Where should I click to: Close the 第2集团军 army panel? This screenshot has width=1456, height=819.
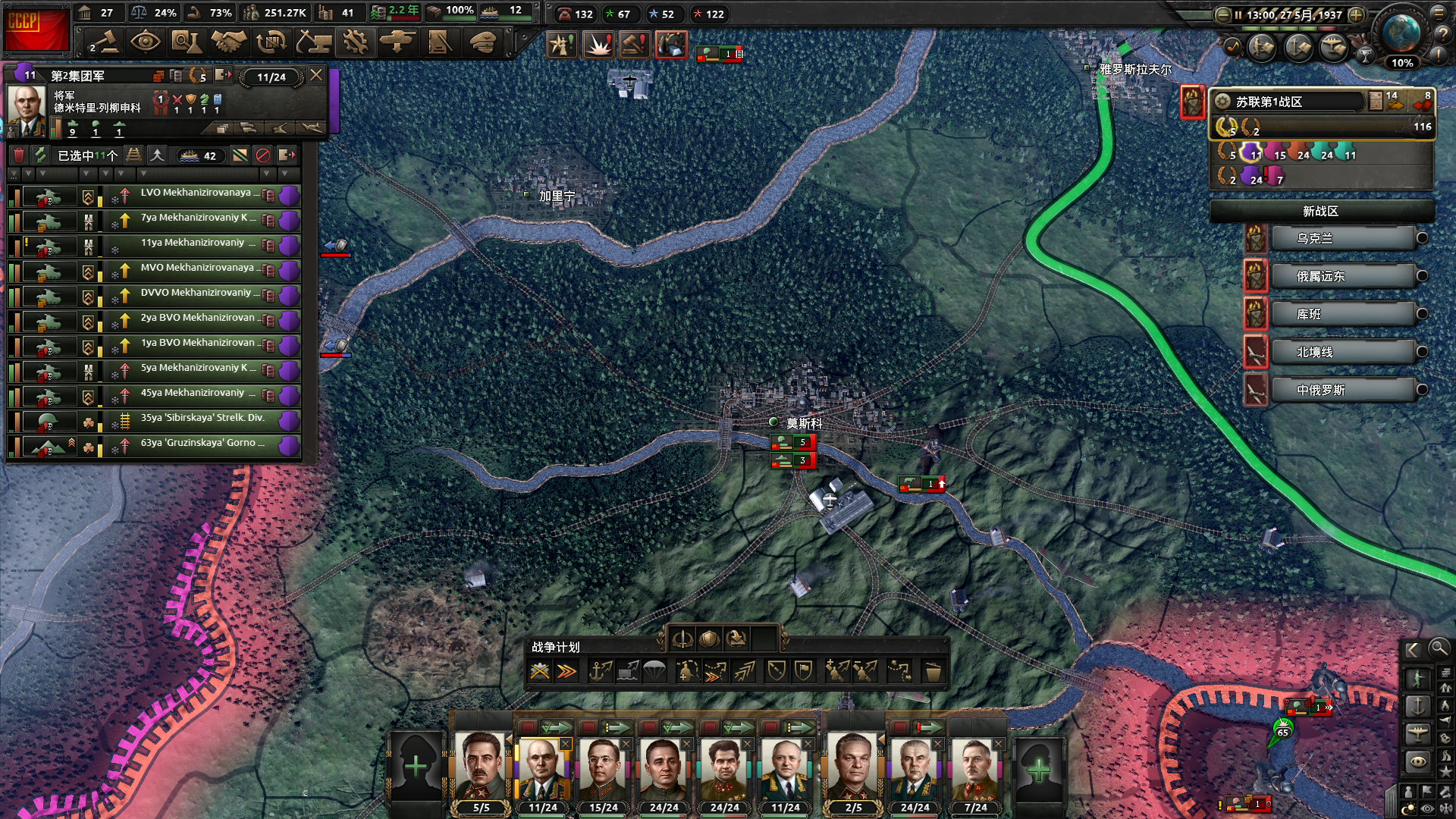coord(316,75)
